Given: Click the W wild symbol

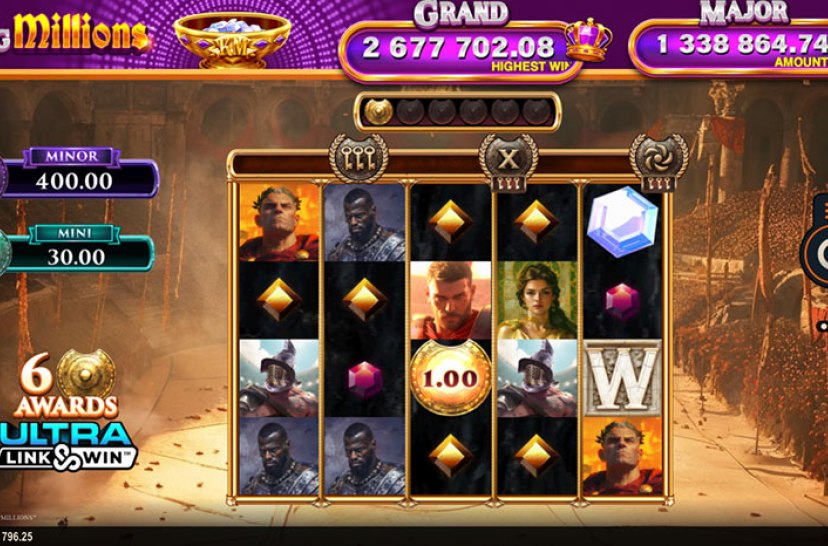Looking at the screenshot, I should tap(622, 377).
